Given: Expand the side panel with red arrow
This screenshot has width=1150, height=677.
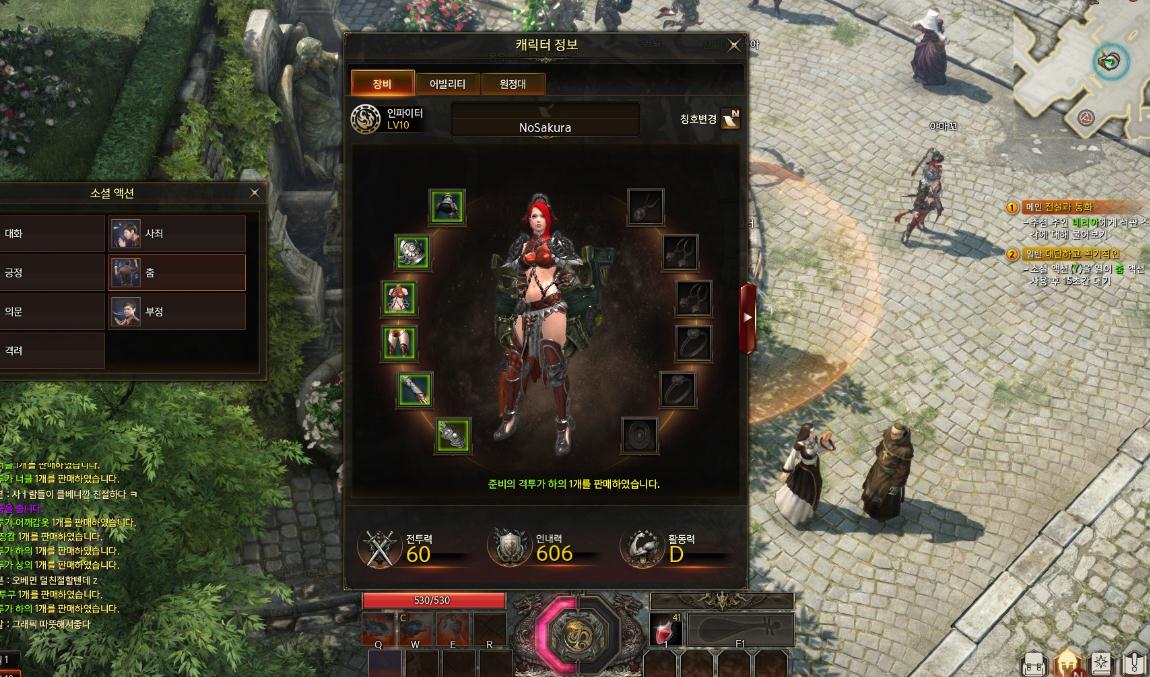Looking at the screenshot, I should click(747, 317).
